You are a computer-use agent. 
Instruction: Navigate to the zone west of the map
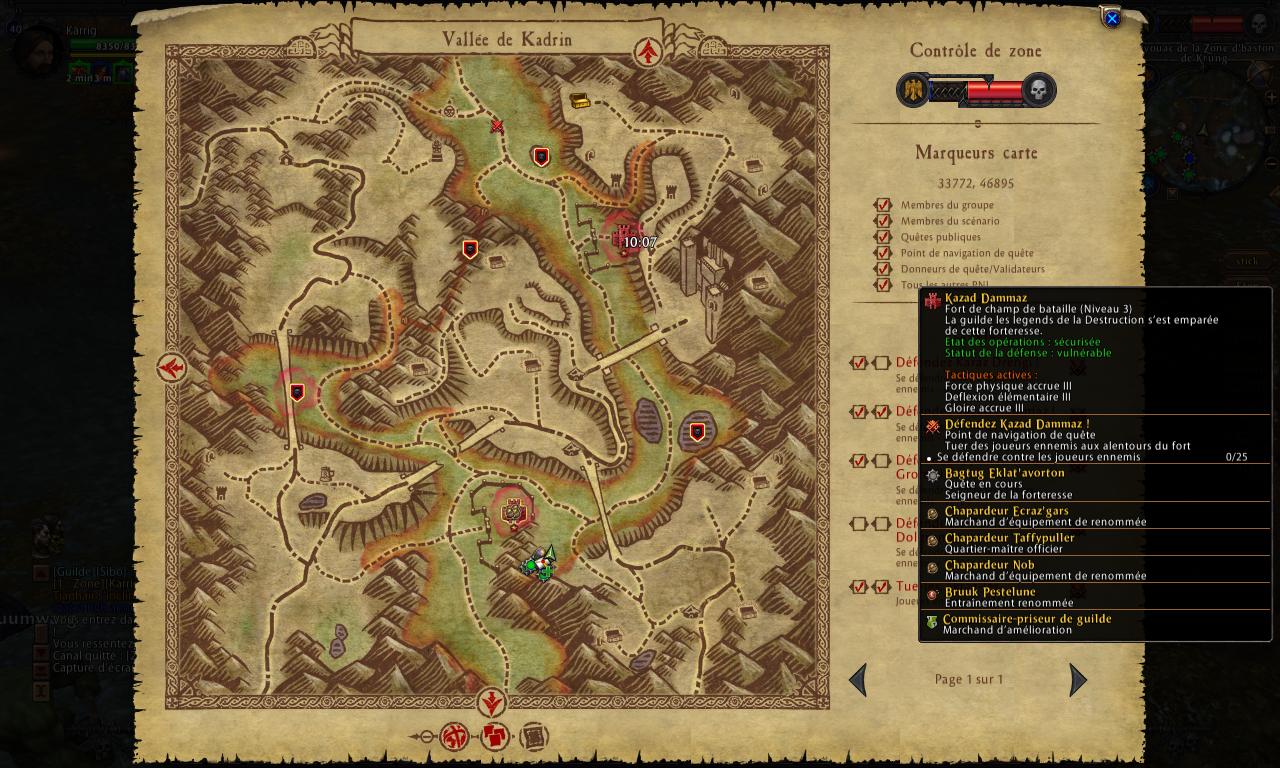tap(172, 368)
